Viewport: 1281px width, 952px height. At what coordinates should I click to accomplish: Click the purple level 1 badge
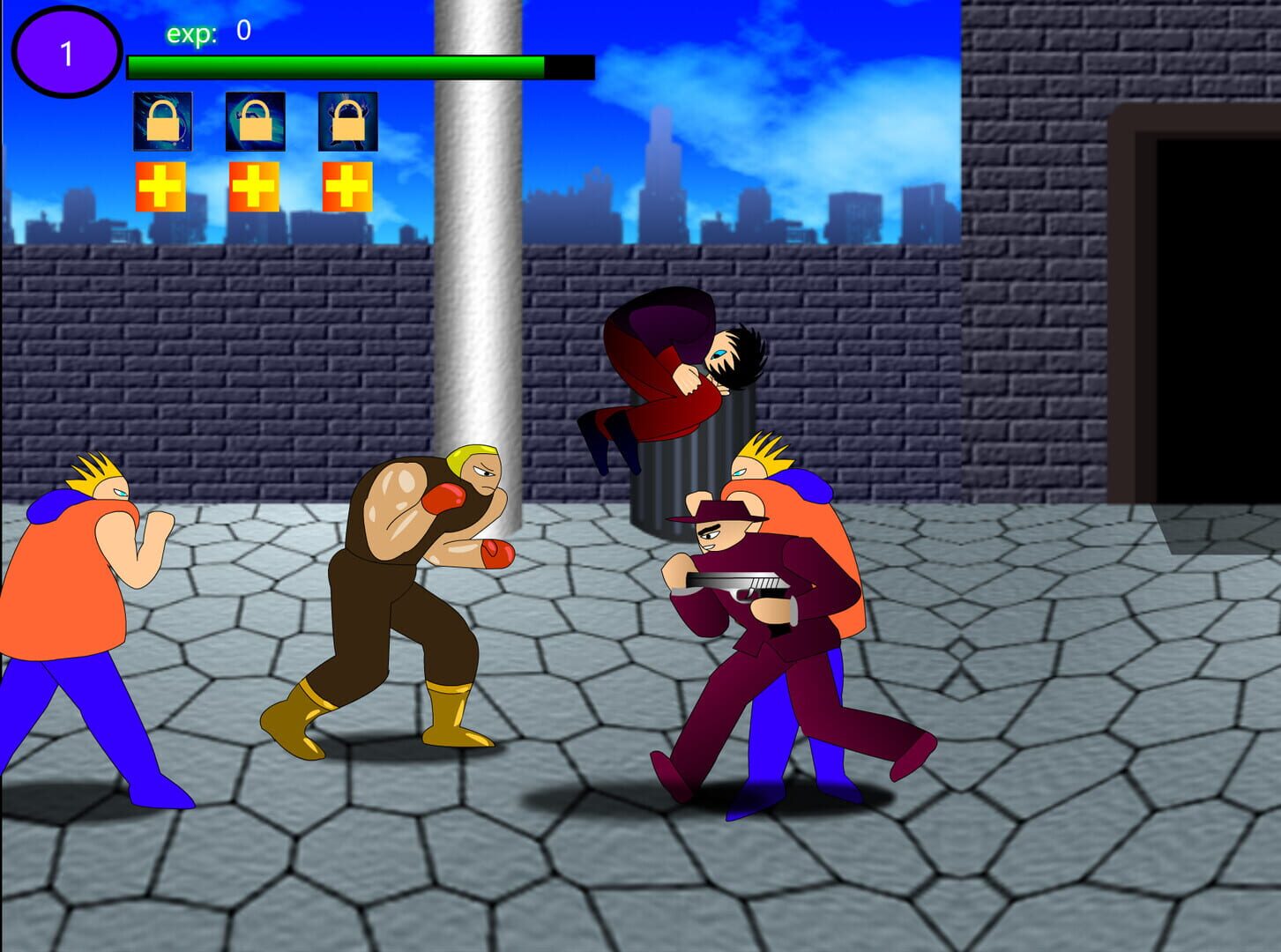pos(65,50)
